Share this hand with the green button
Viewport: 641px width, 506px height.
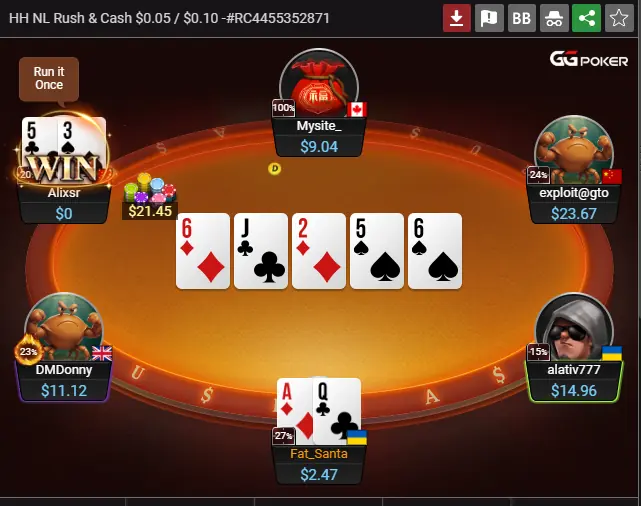(x=586, y=18)
